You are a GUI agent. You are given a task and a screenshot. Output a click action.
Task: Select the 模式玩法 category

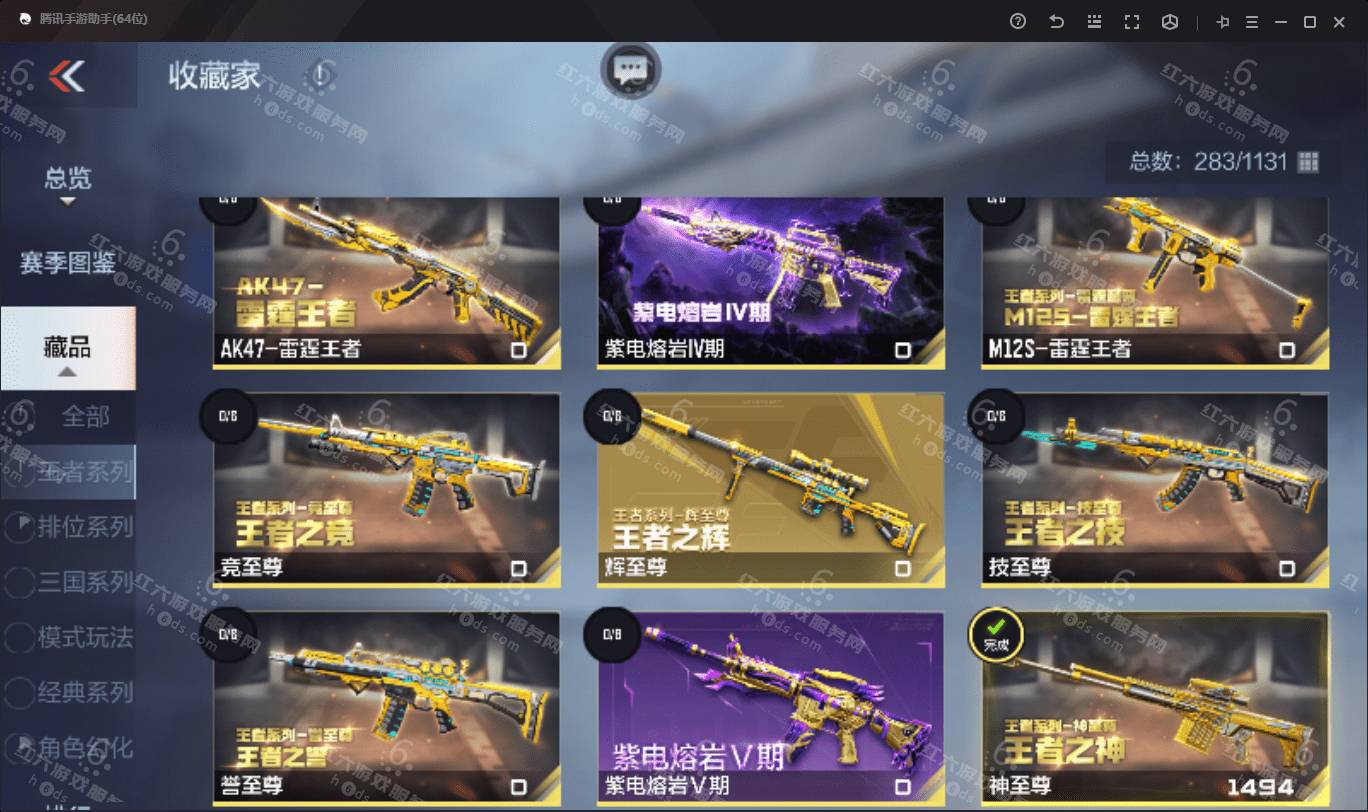tap(84, 637)
